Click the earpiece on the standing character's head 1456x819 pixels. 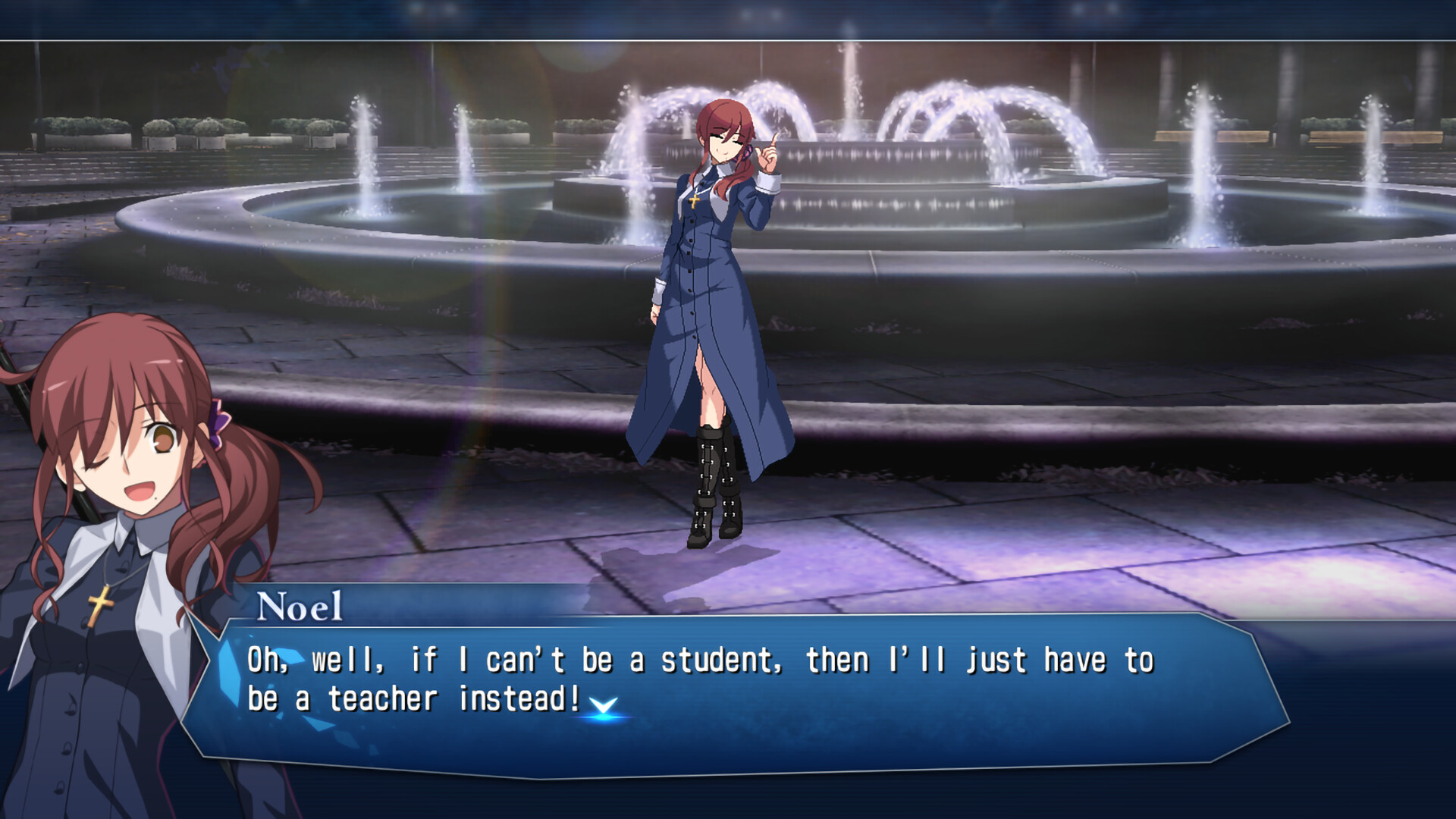coord(747,152)
